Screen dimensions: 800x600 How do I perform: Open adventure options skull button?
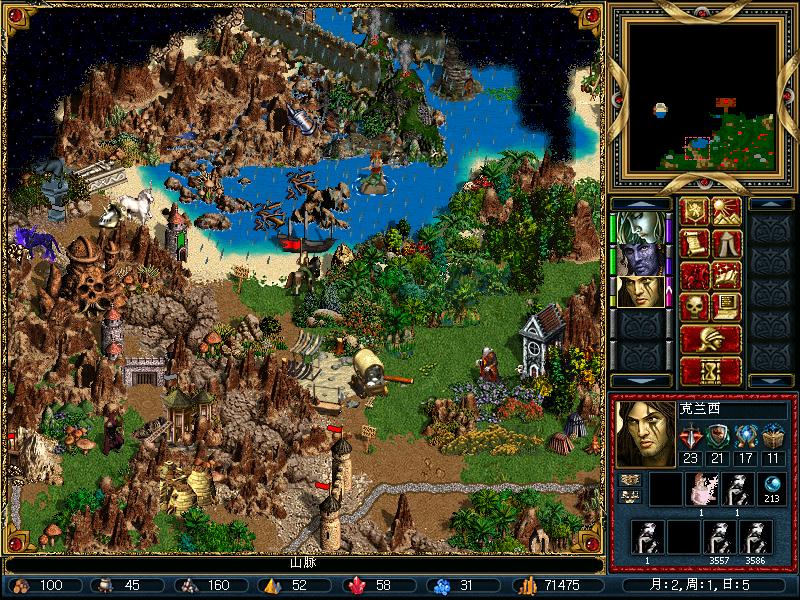[x=695, y=307]
